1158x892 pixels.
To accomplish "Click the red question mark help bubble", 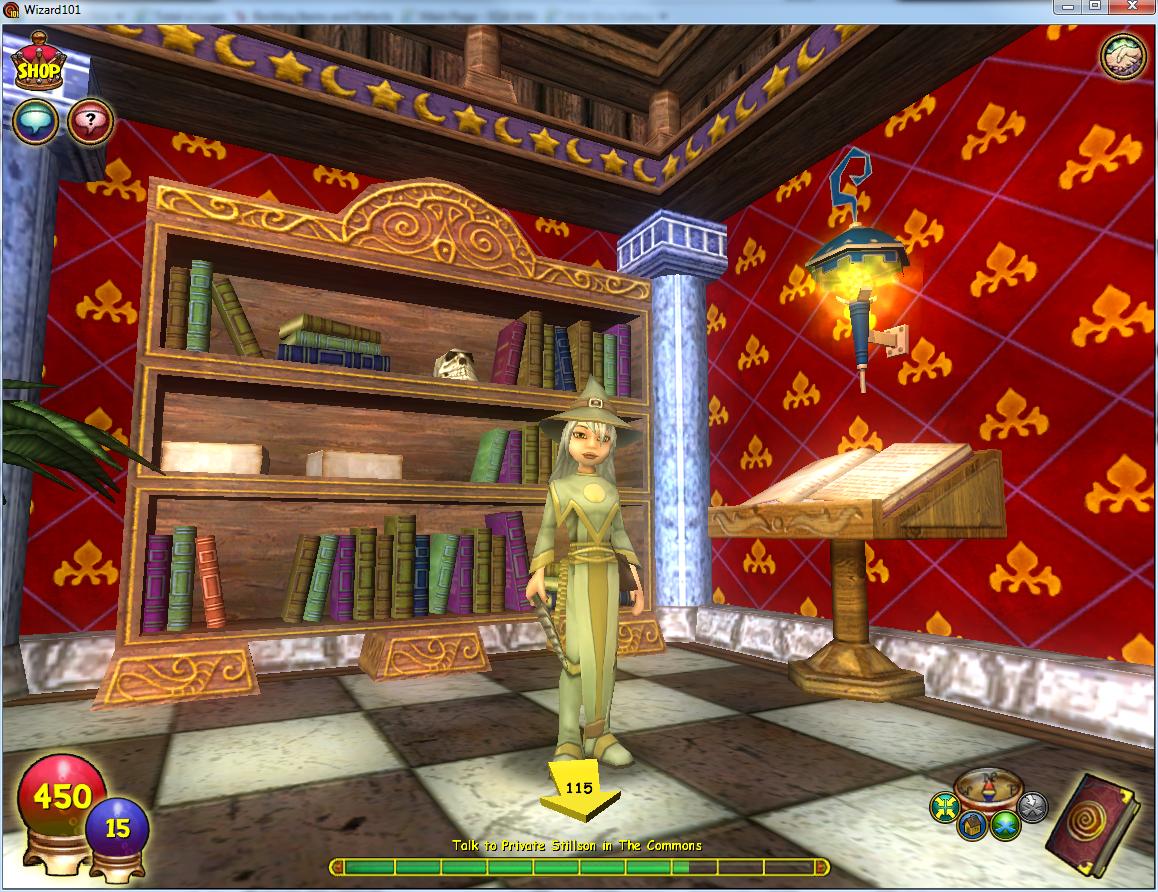I will [90, 121].
